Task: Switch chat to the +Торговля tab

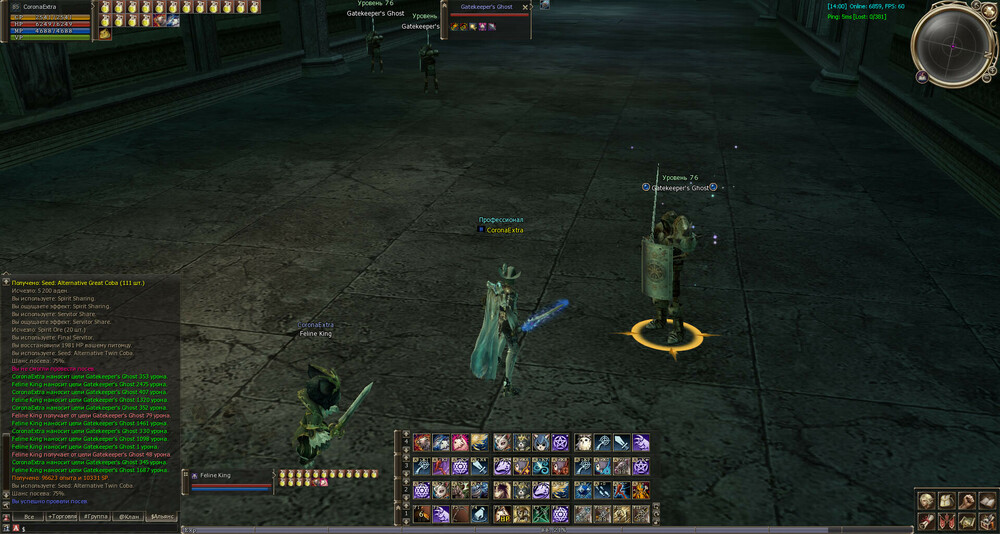Action: [x=63, y=516]
